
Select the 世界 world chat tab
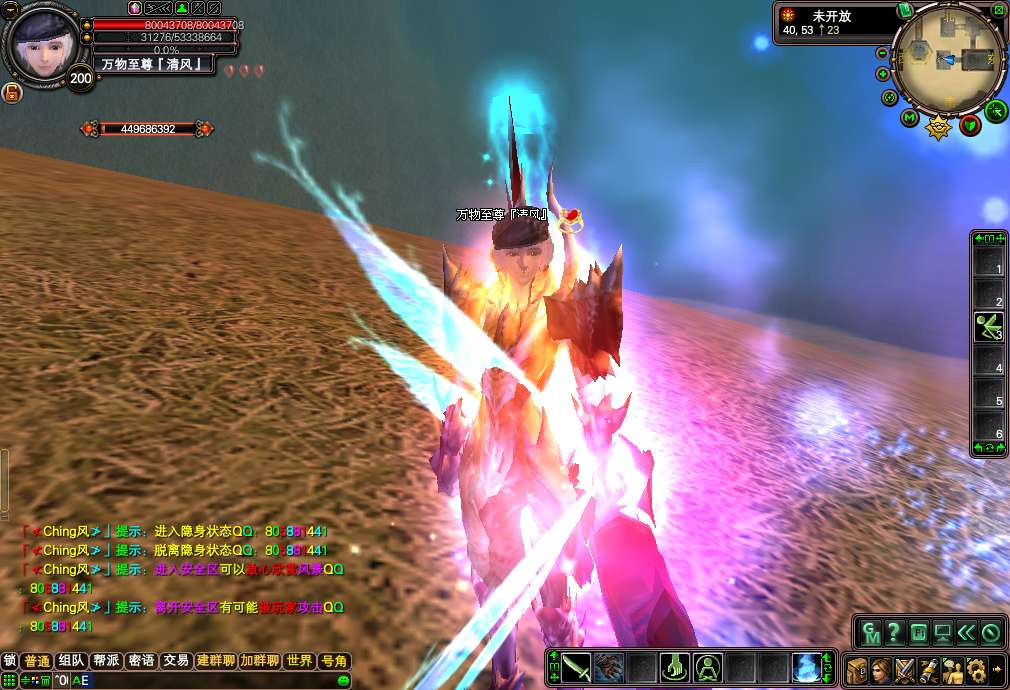click(x=299, y=661)
